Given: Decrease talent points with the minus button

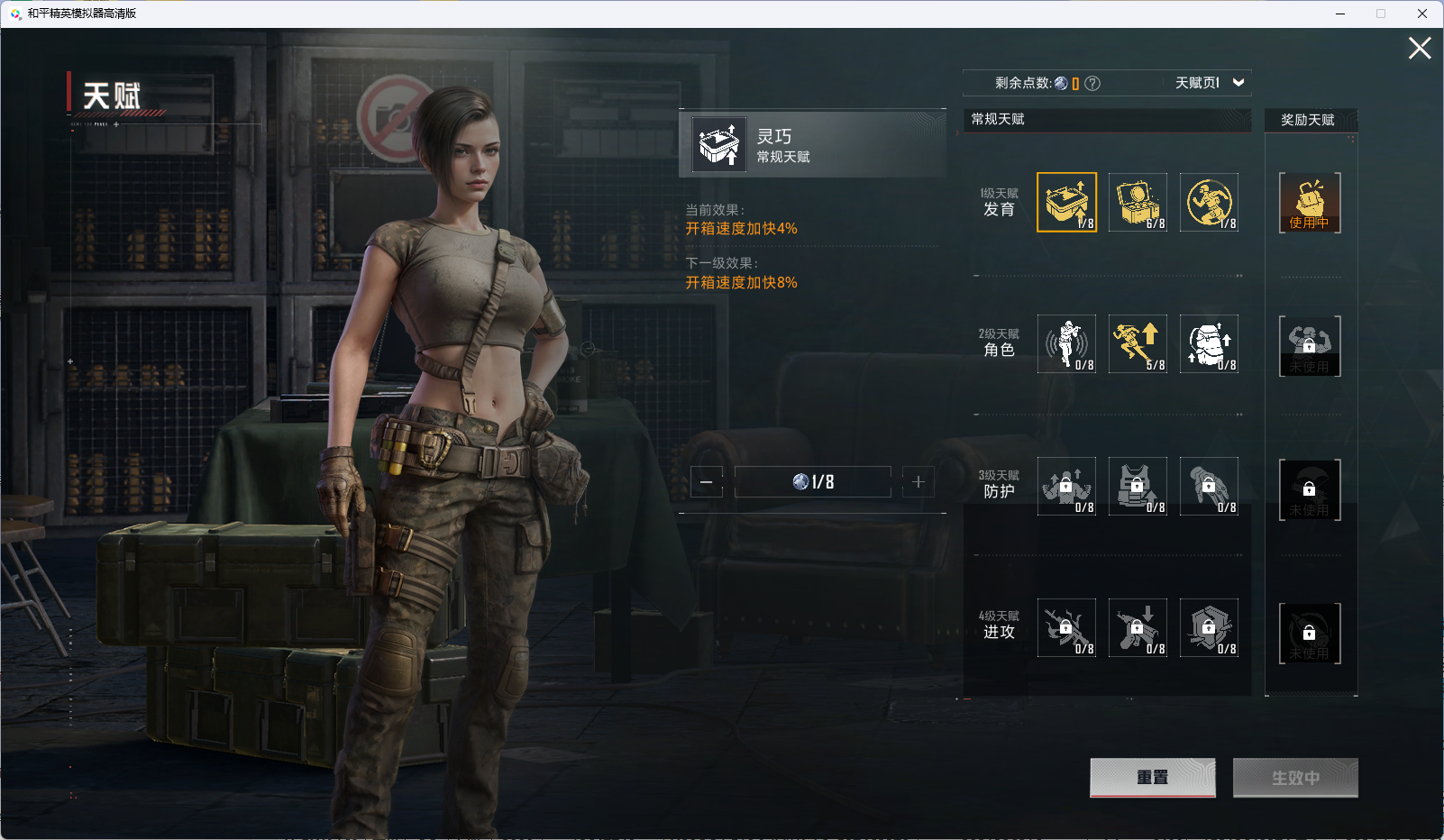Looking at the screenshot, I should click(x=707, y=482).
